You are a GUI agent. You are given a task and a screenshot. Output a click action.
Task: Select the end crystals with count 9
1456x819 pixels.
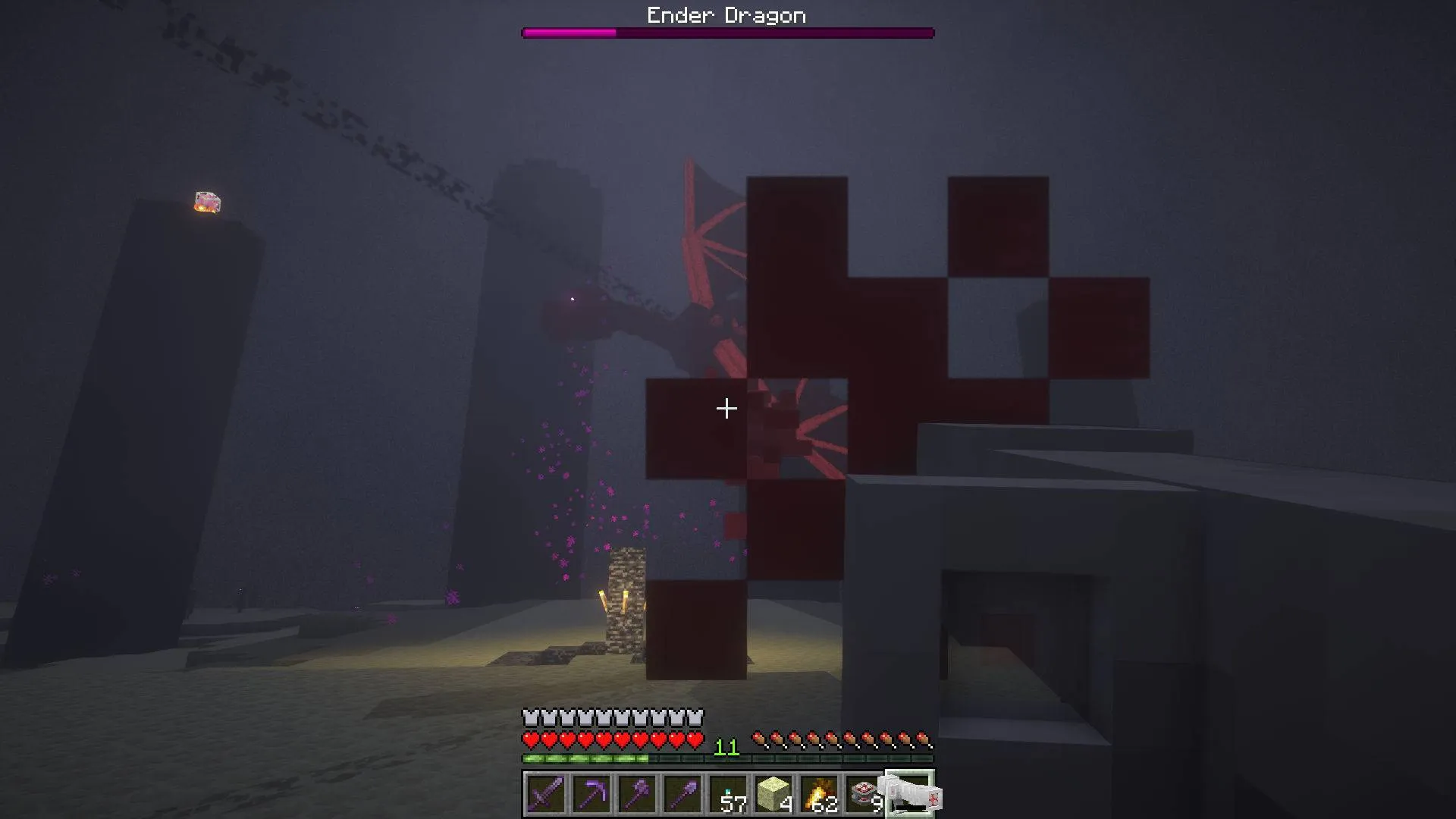862,792
